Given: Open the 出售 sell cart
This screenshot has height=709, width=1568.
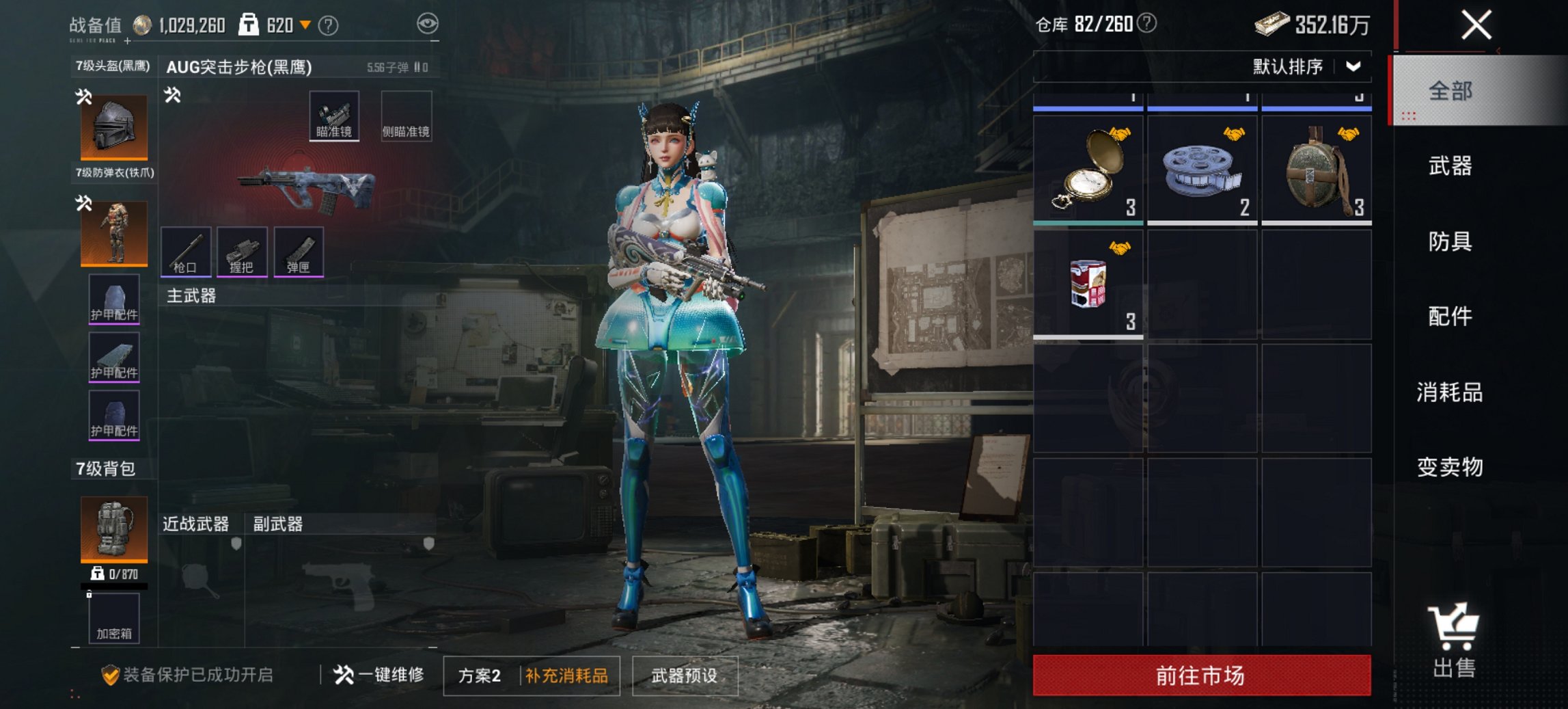Looking at the screenshot, I should click(1454, 640).
